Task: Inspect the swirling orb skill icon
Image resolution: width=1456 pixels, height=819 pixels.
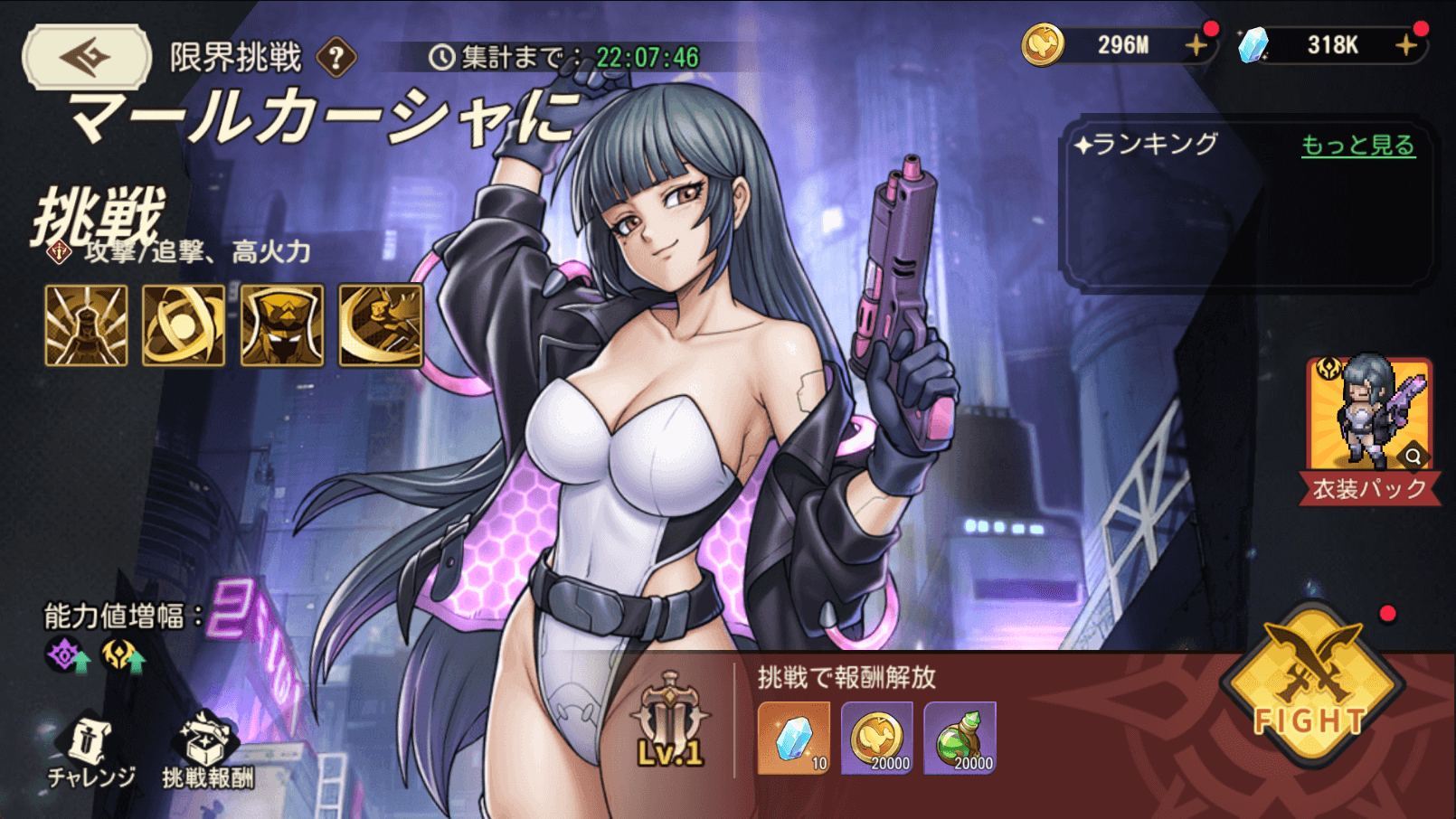Action: (184, 325)
